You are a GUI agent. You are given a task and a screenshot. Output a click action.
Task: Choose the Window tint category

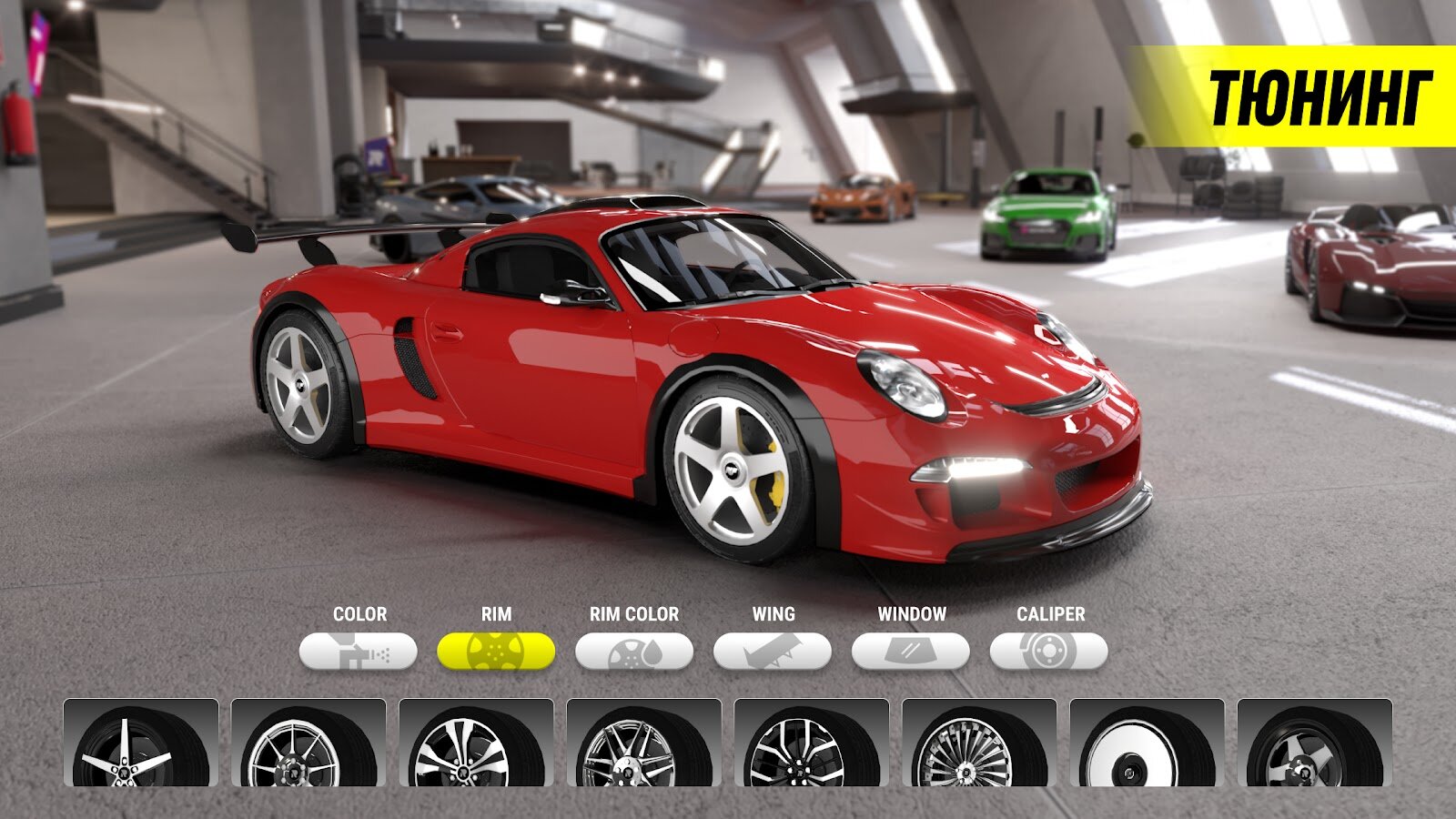(x=911, y=652)
